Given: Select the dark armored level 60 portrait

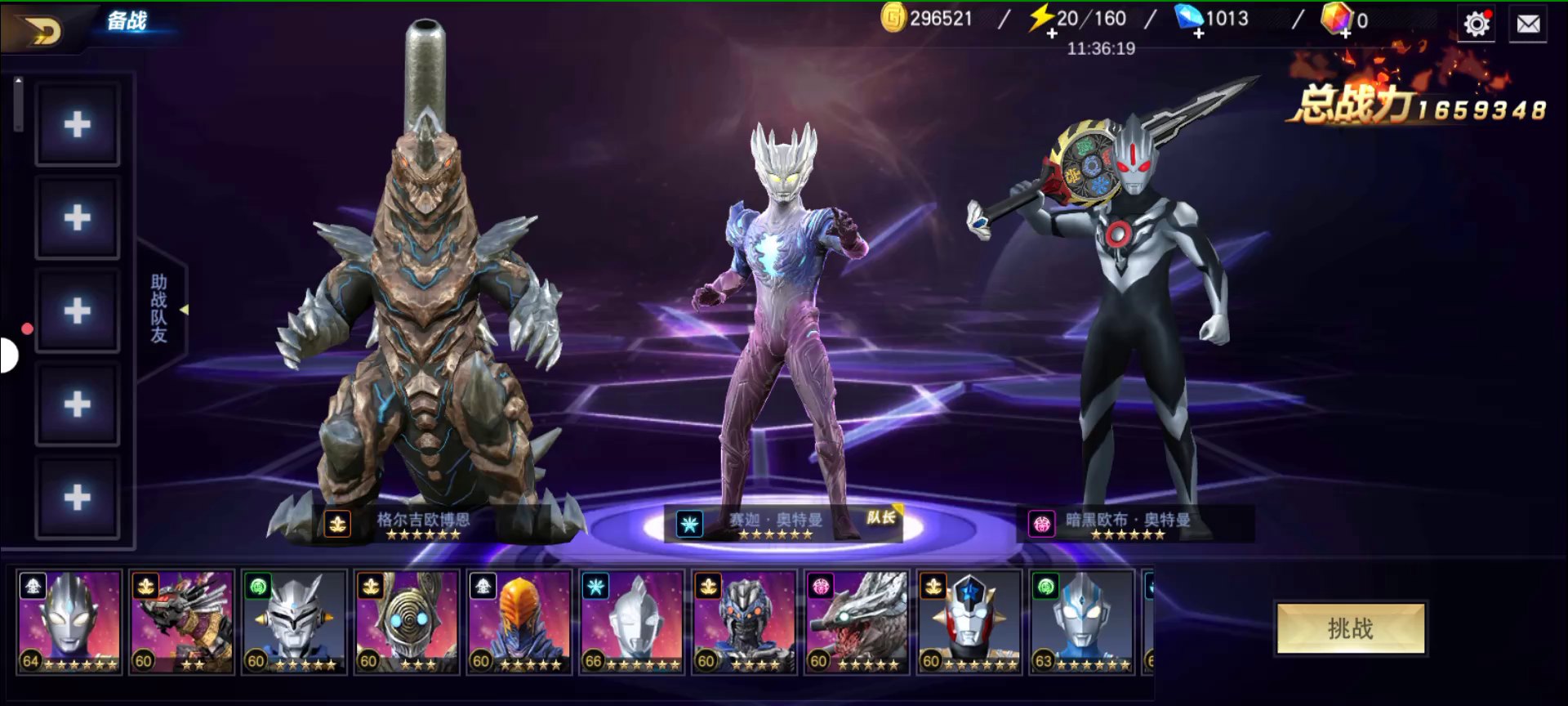Looking at the screenshot, I should click(744, 622).
